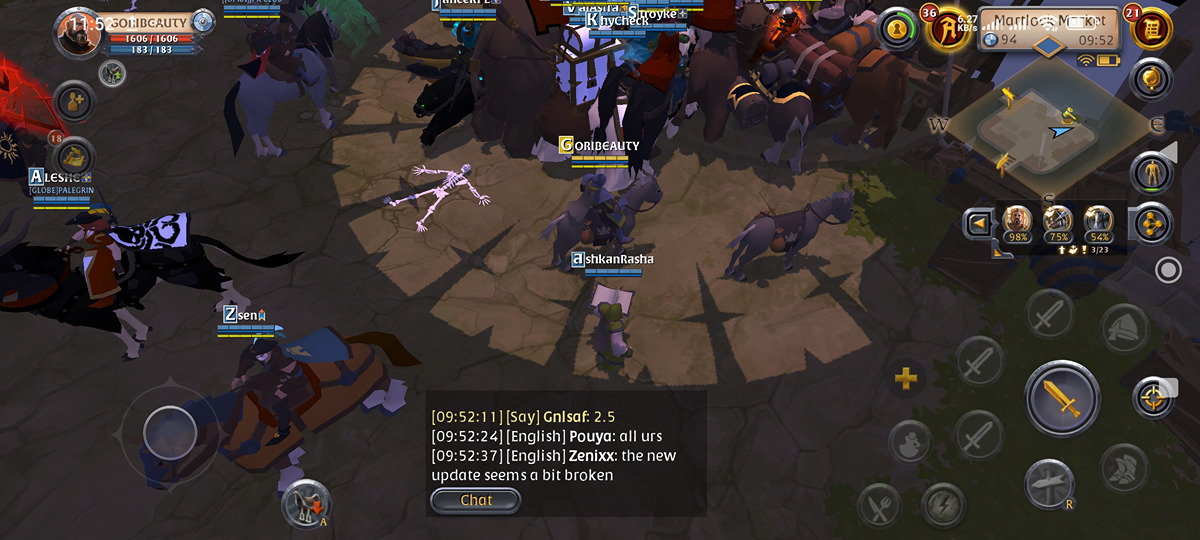Use the potion flask slot
This screenshot has height=540, width=1200.
(x=909, y=441)
